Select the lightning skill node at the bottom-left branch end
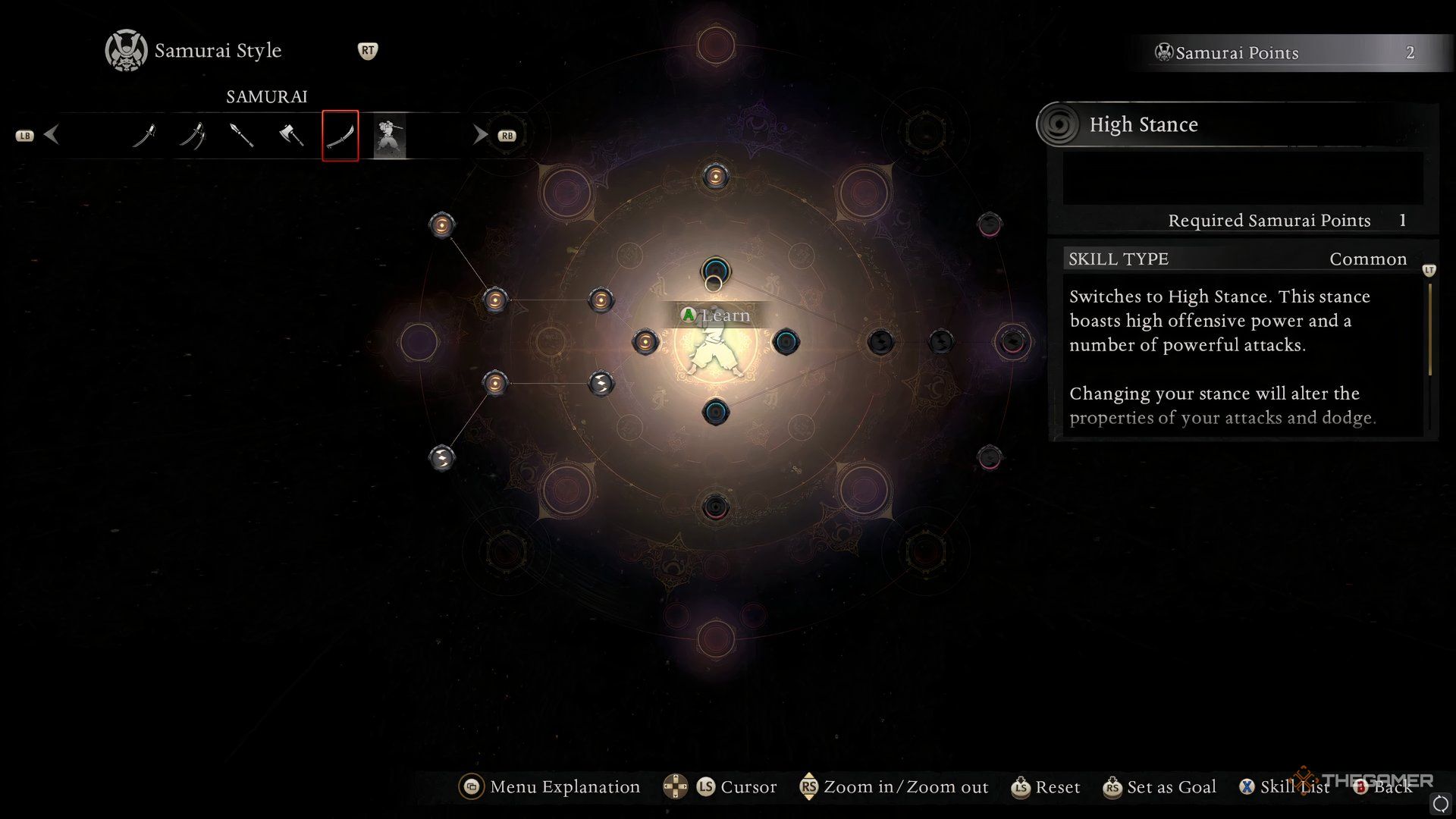Image resolution: width=1456 pixels, height=819 pixels. click(442, 457)
